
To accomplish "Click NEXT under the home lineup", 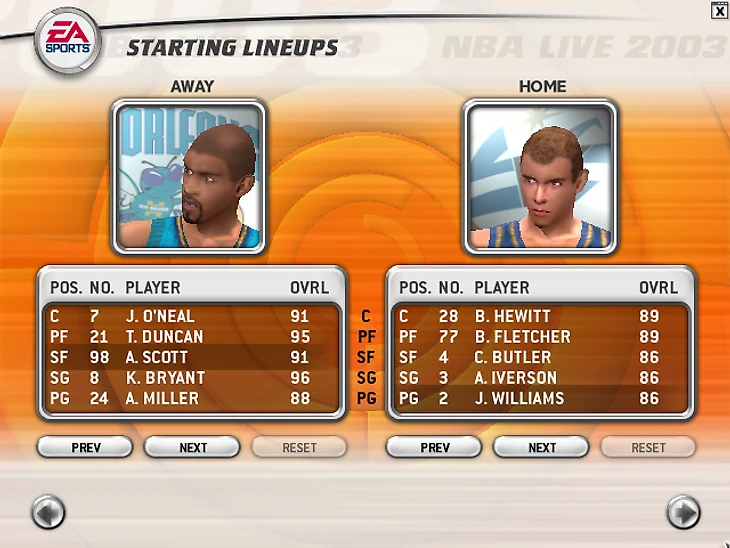I will [x=542, y=447].
